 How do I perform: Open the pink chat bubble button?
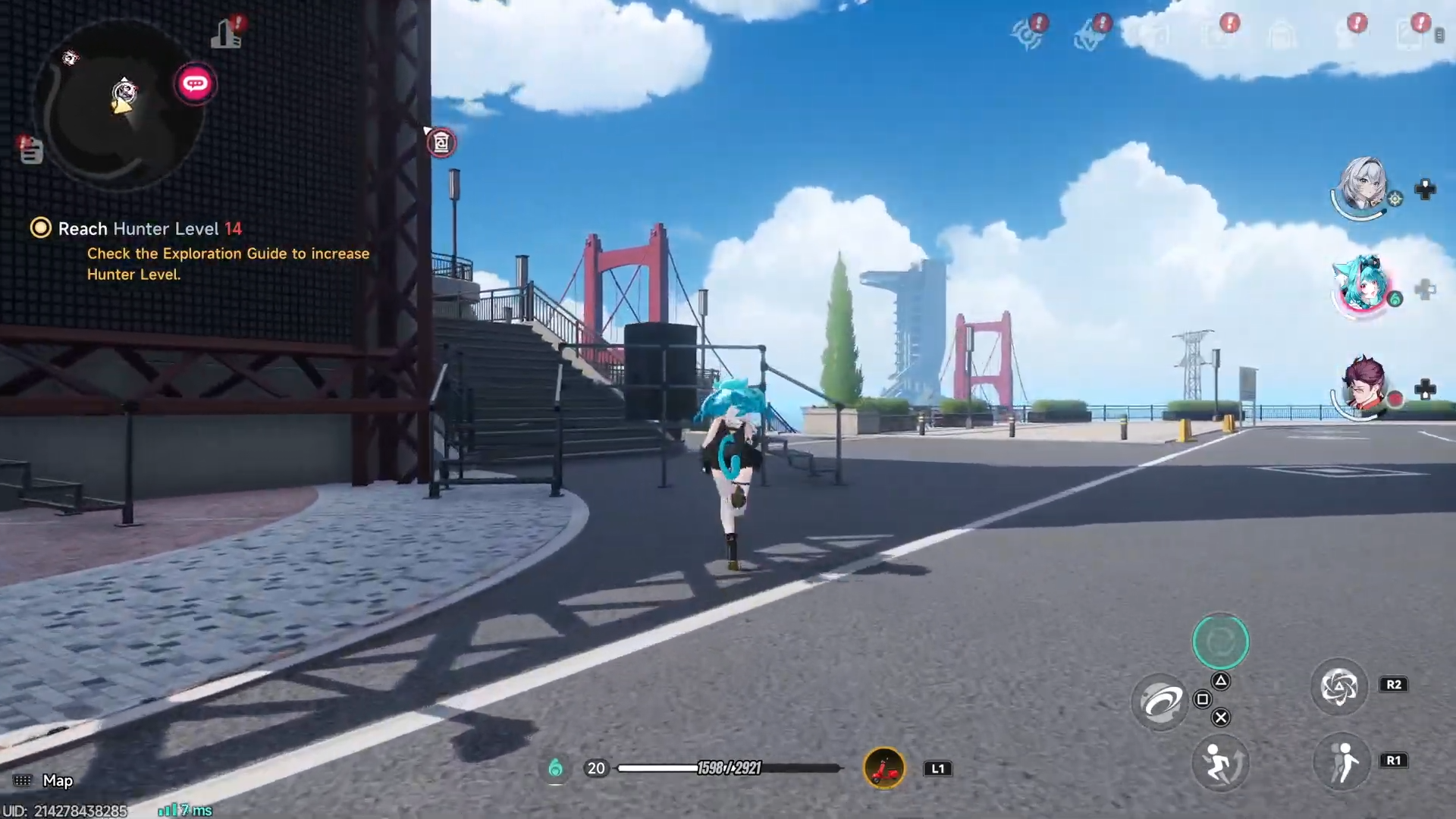(x=195, y=83)
